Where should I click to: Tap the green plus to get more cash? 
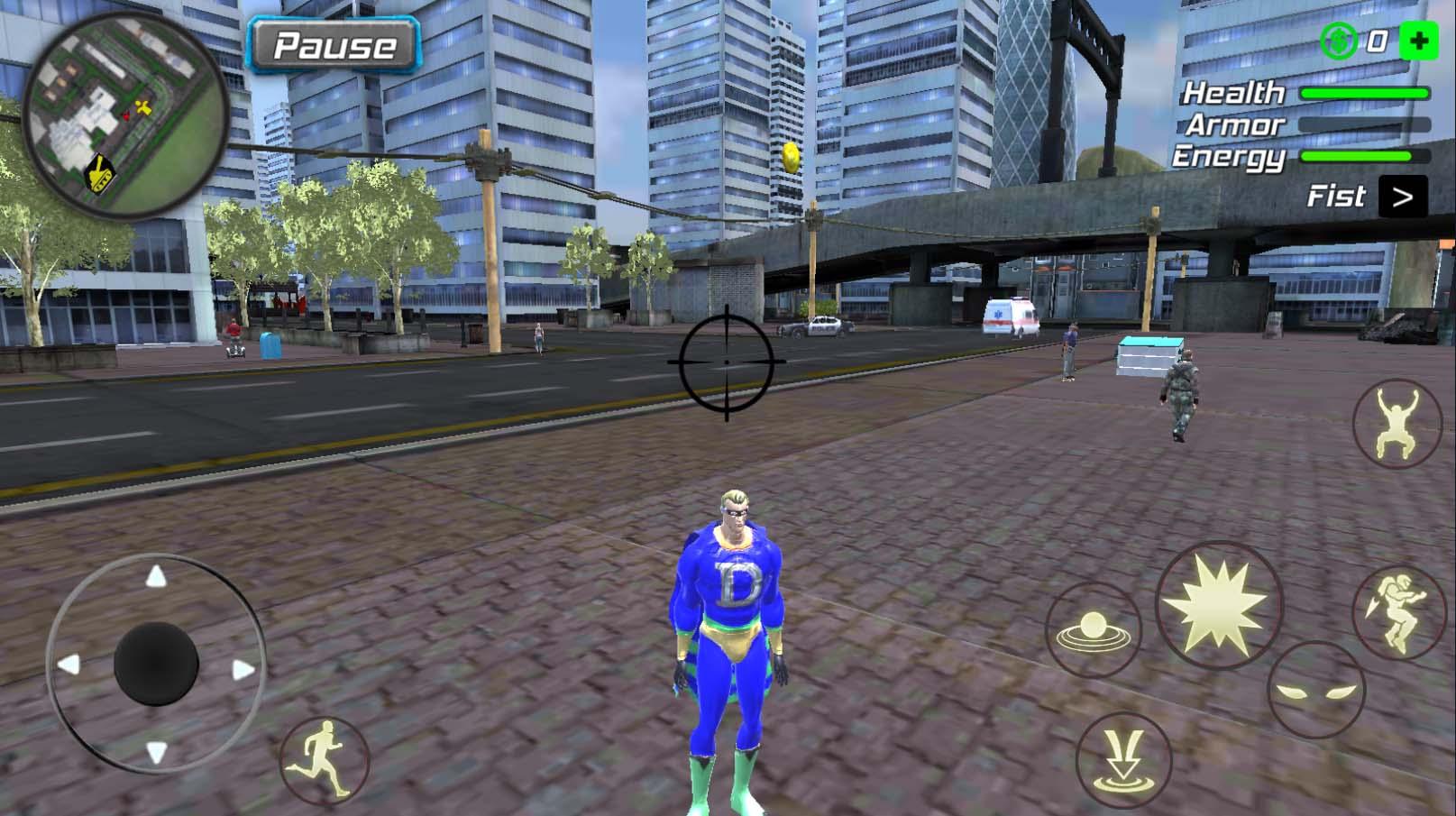pos(1418,41)
